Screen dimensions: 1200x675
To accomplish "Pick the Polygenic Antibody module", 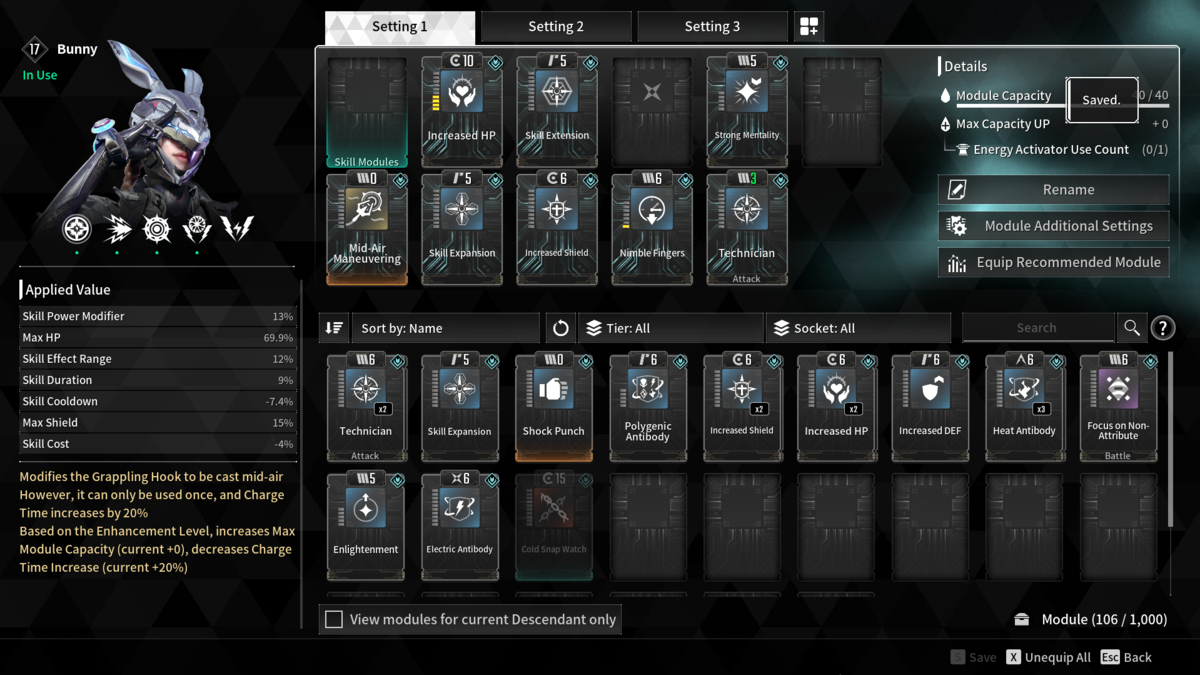I will click(x=648, y=406).
